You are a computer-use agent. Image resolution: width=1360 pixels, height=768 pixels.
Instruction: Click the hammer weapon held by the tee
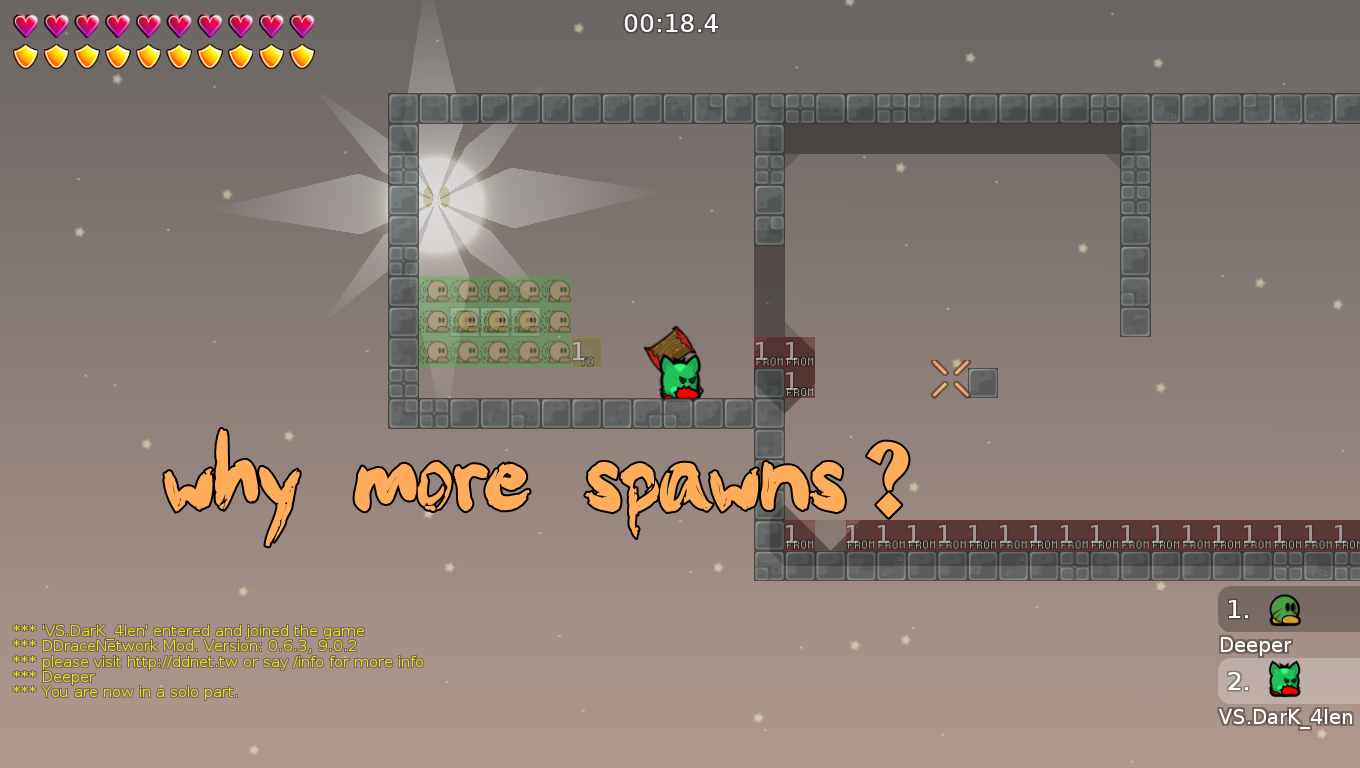671,345
